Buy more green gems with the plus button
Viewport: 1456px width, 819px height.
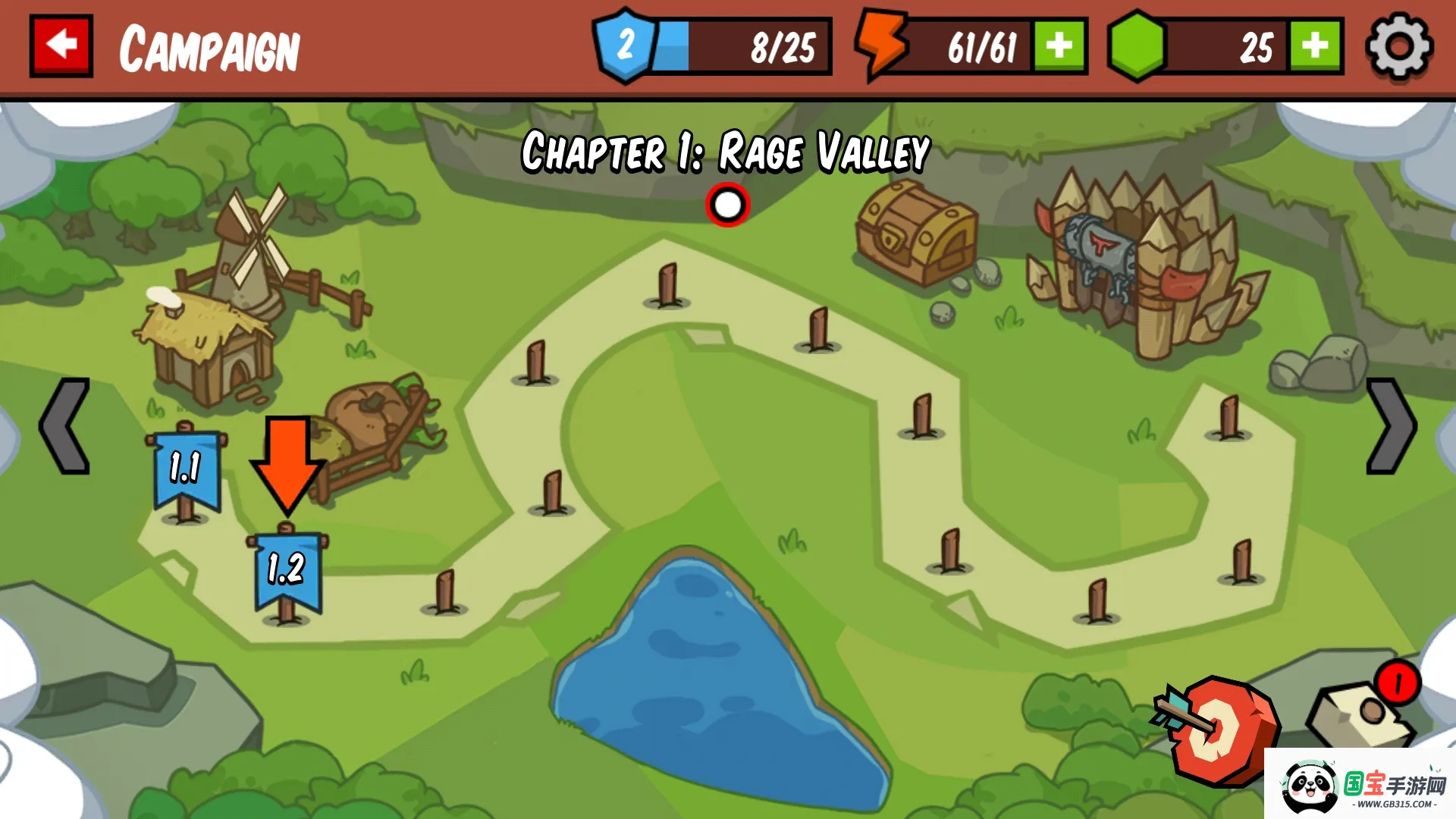(1316, 46)
